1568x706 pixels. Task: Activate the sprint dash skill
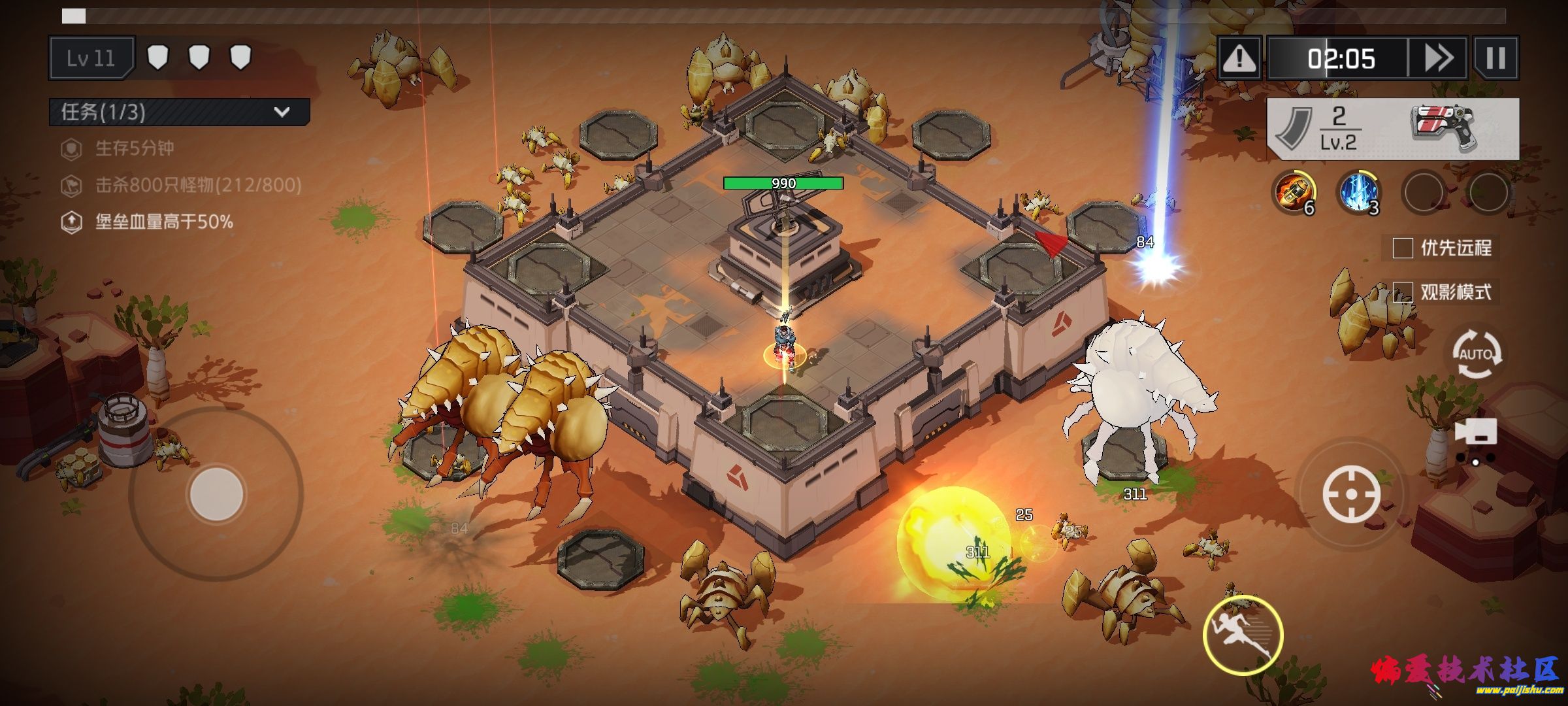[x=1243, y=635]
